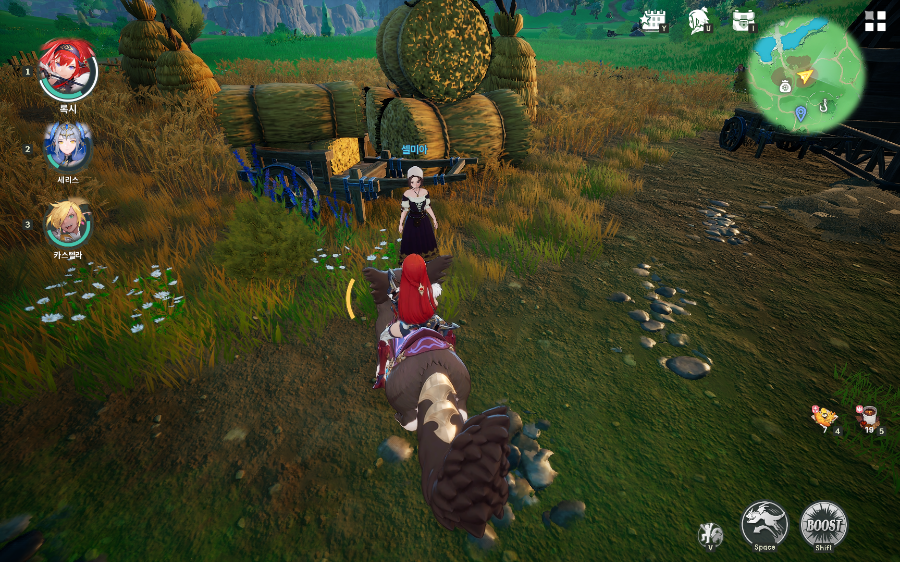Open the circular minimap
This screenshot has height=562, width=900.
[806, 75]
